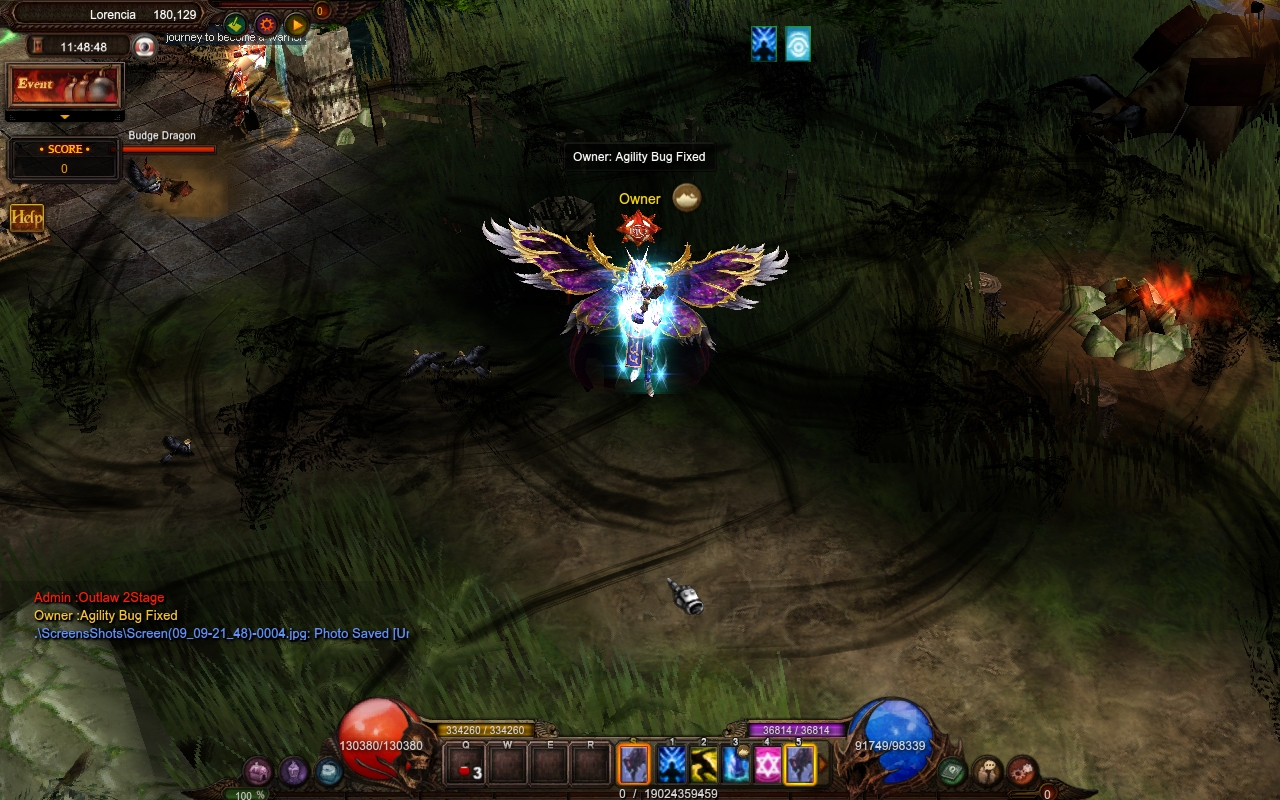Image resolution: width=1280 pixels, height=800 pixels.
Task: Open the purple treasure chest menu icon
Action: pos(258,771)
